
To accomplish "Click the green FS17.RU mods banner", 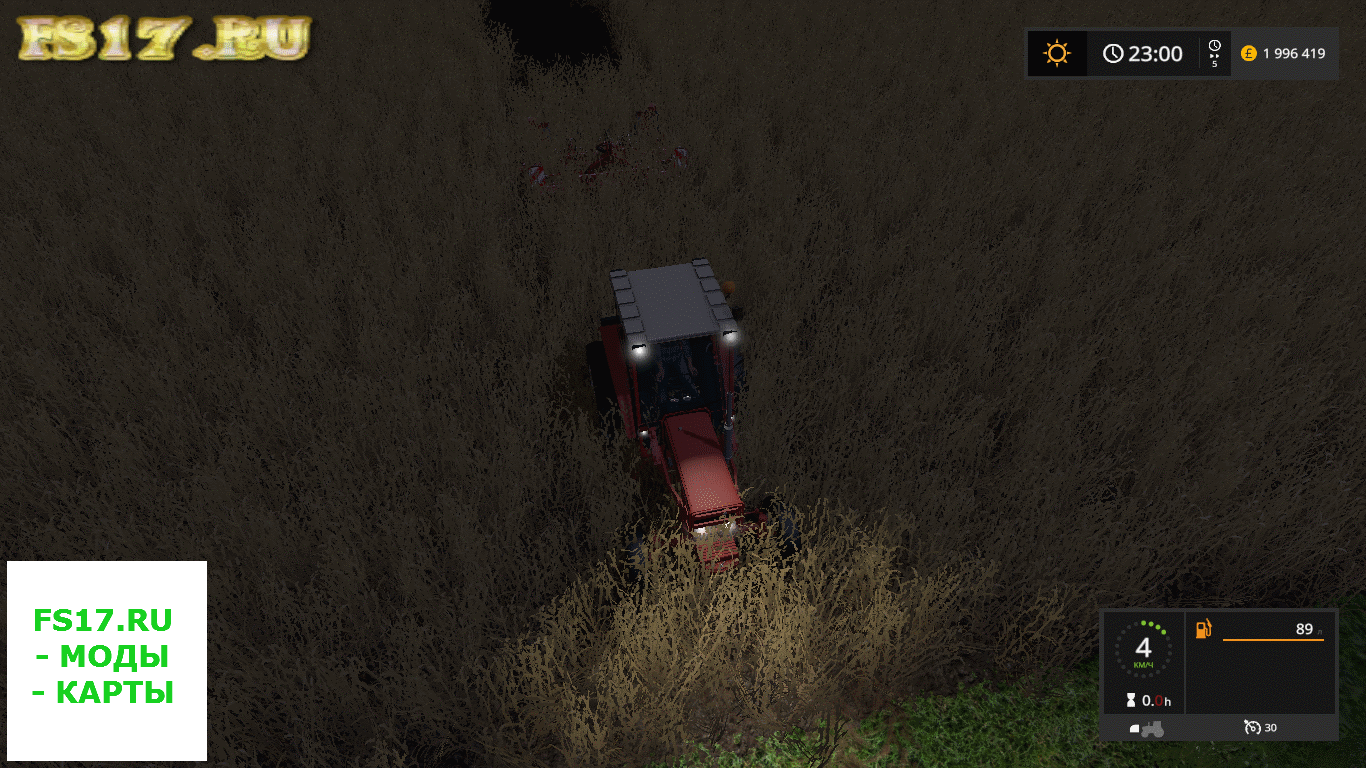I will point(106,656).
